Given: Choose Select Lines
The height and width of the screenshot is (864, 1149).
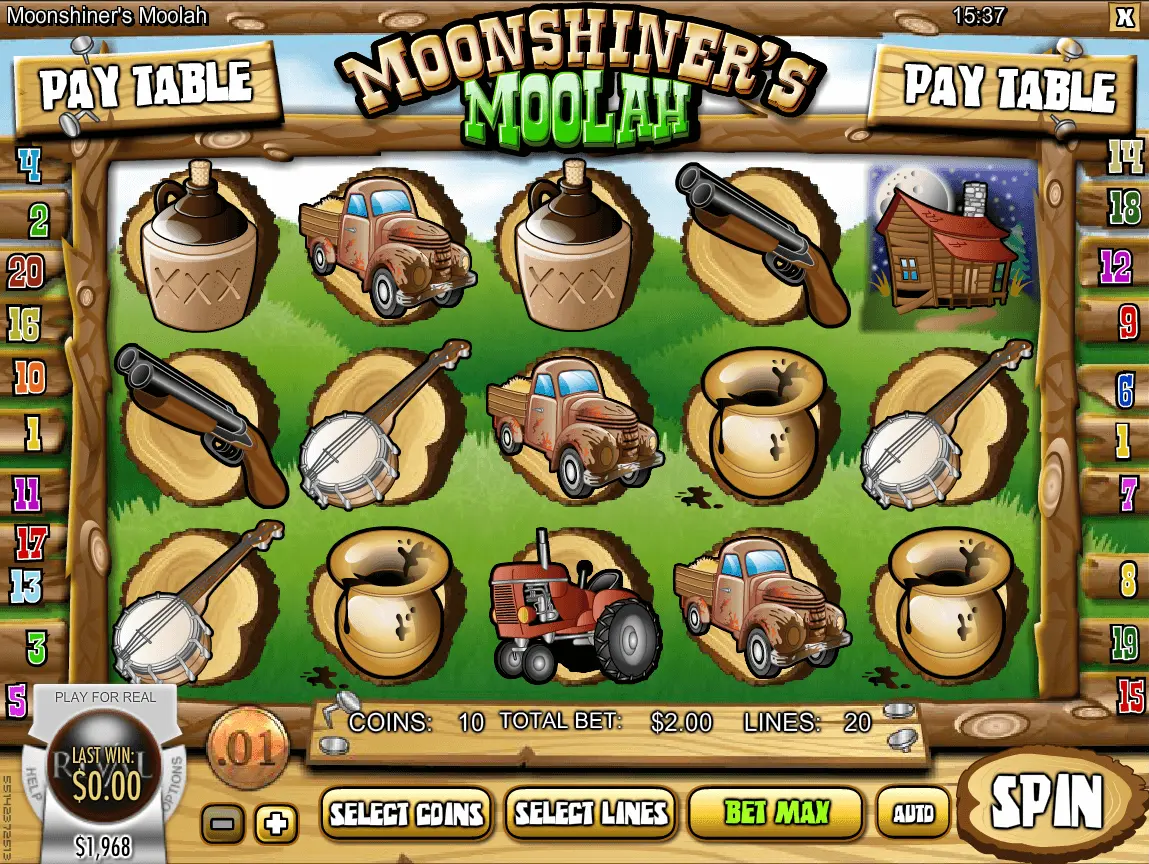Looking at the screenshot, I should (x=590, y=812).
